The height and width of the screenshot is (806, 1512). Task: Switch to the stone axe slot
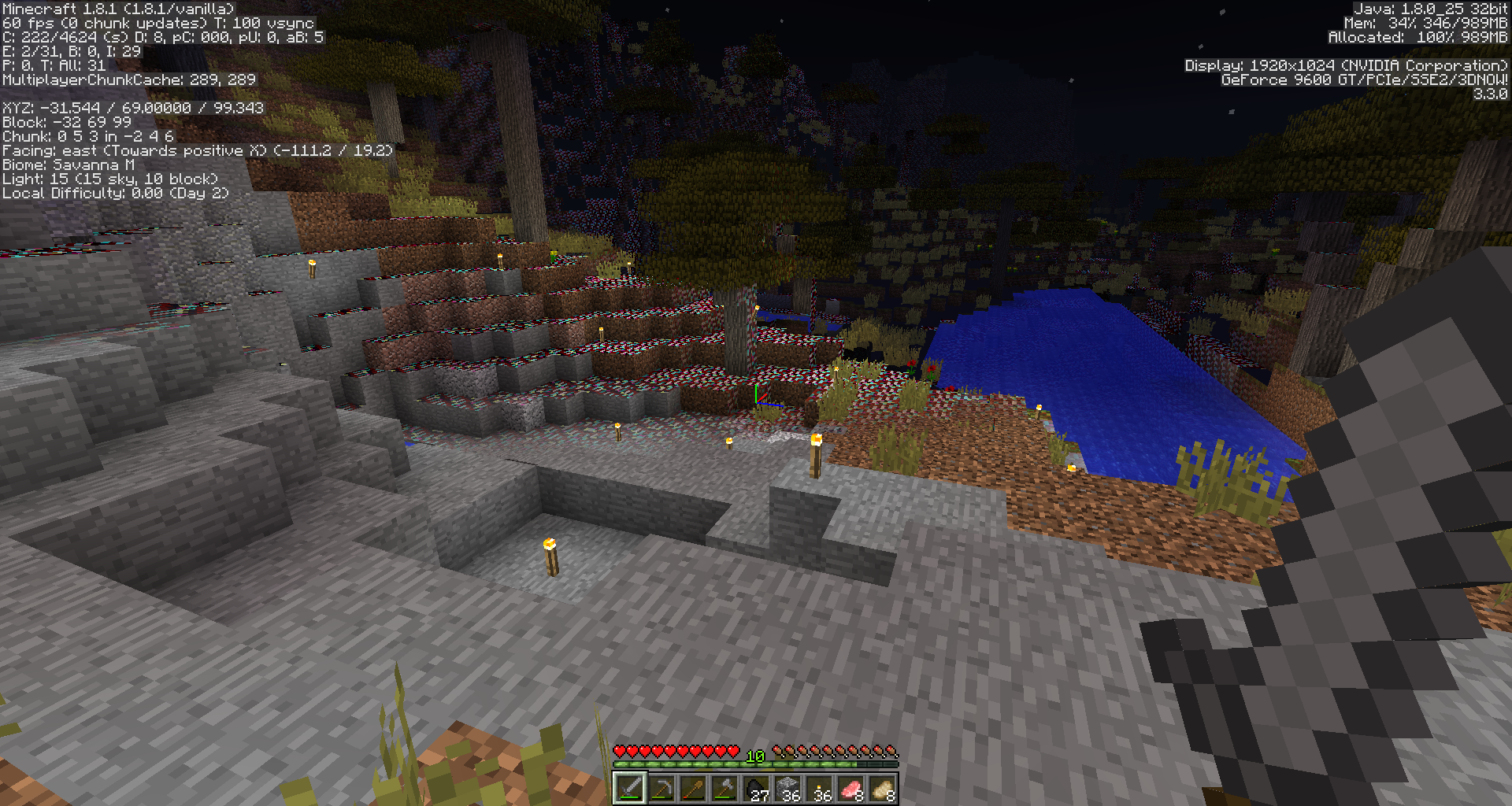point(724,788)
